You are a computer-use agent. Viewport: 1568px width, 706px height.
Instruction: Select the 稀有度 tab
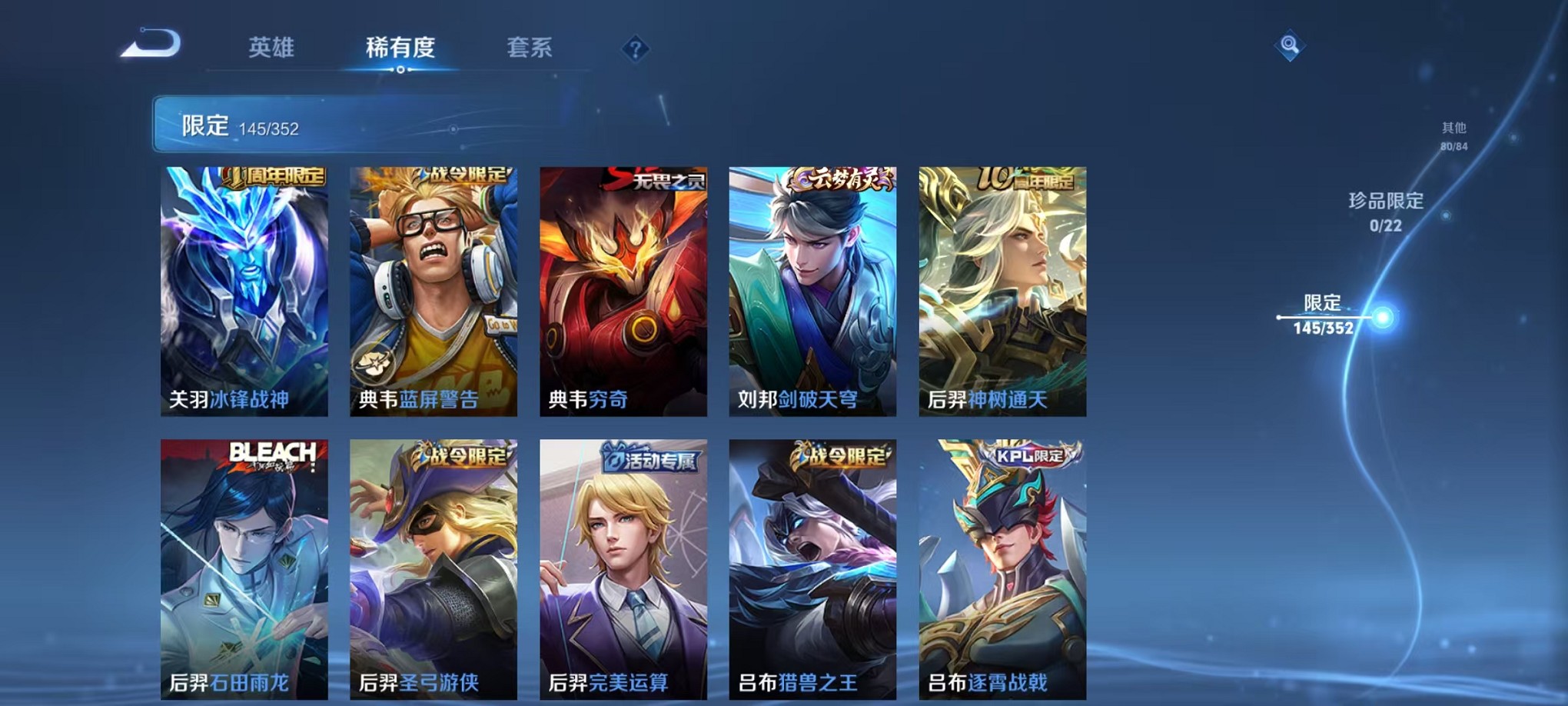400,48
